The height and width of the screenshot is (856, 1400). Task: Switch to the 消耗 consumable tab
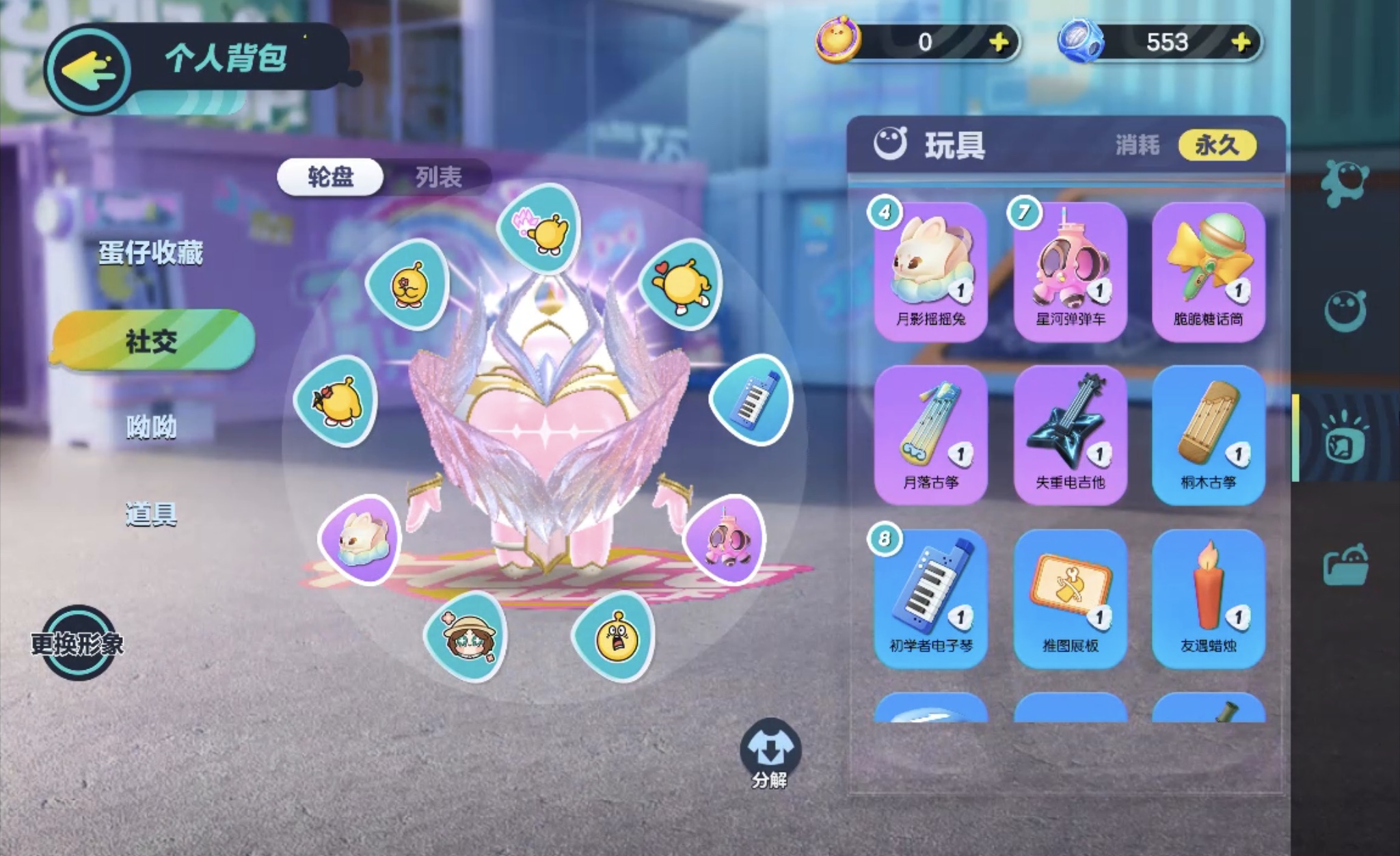click(1137, 145)
